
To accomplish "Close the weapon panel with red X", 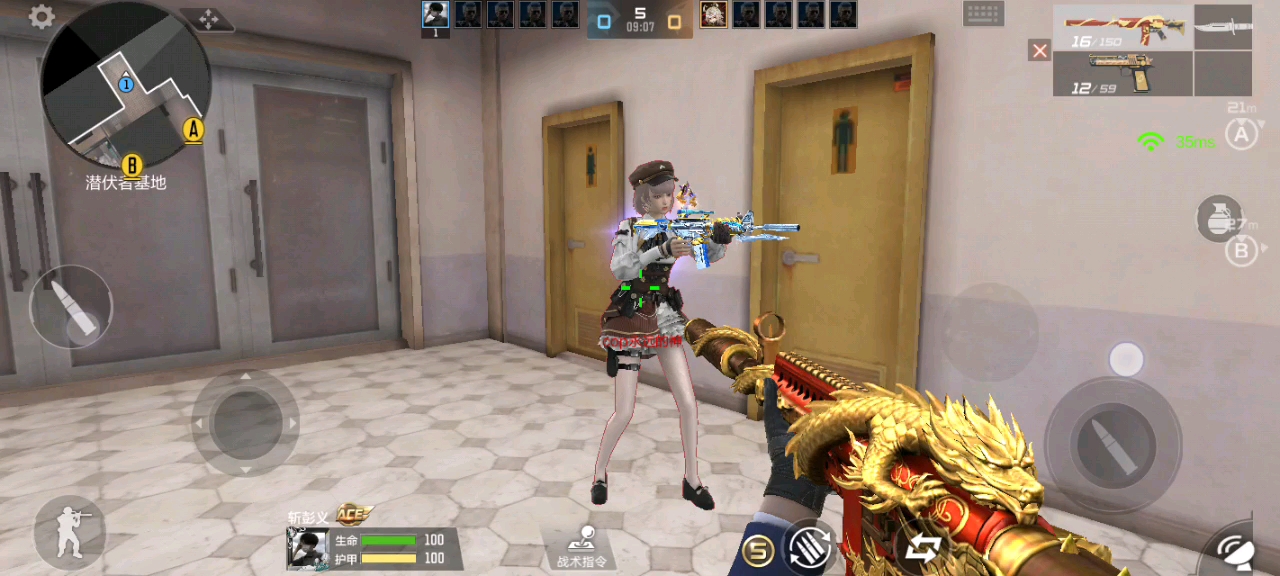I will click(x=1040, y=50).
